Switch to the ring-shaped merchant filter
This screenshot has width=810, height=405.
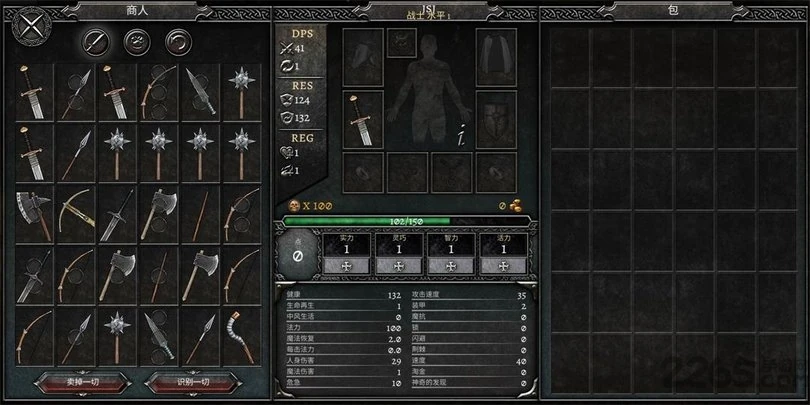coord(178,41)
